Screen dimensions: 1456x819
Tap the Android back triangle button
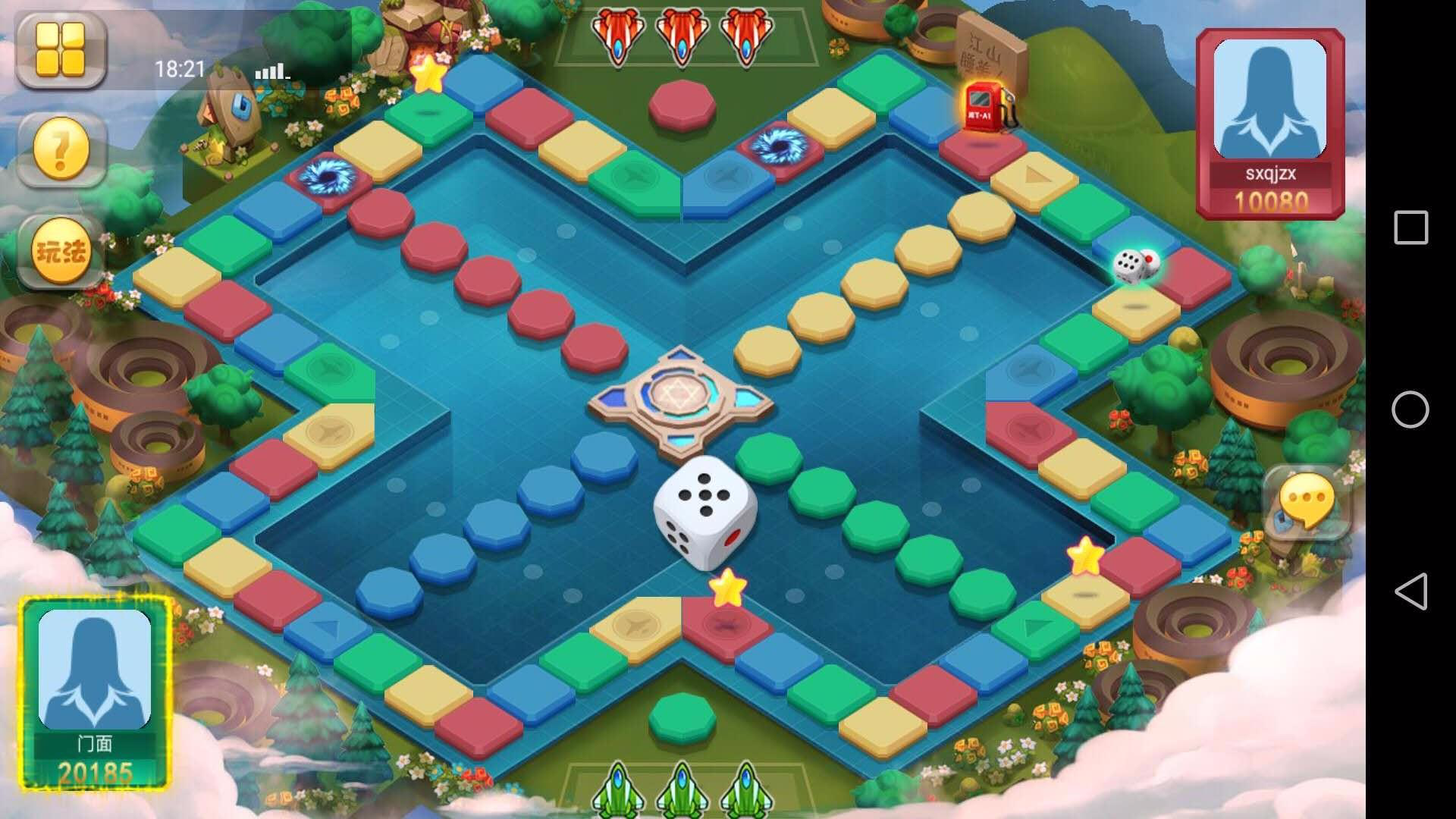click(x=1410, y=591)
